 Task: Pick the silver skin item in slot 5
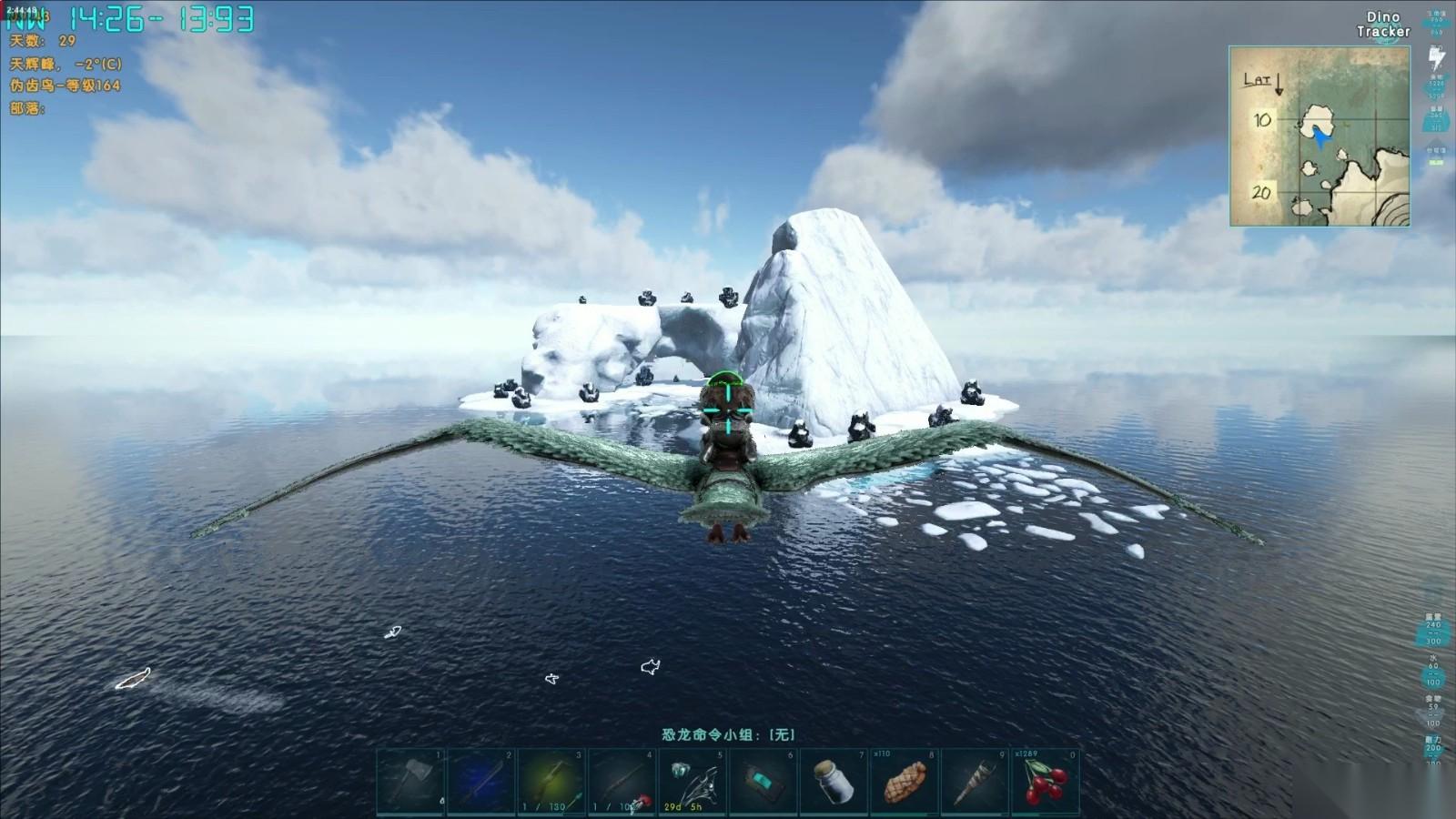pos(693,782)
